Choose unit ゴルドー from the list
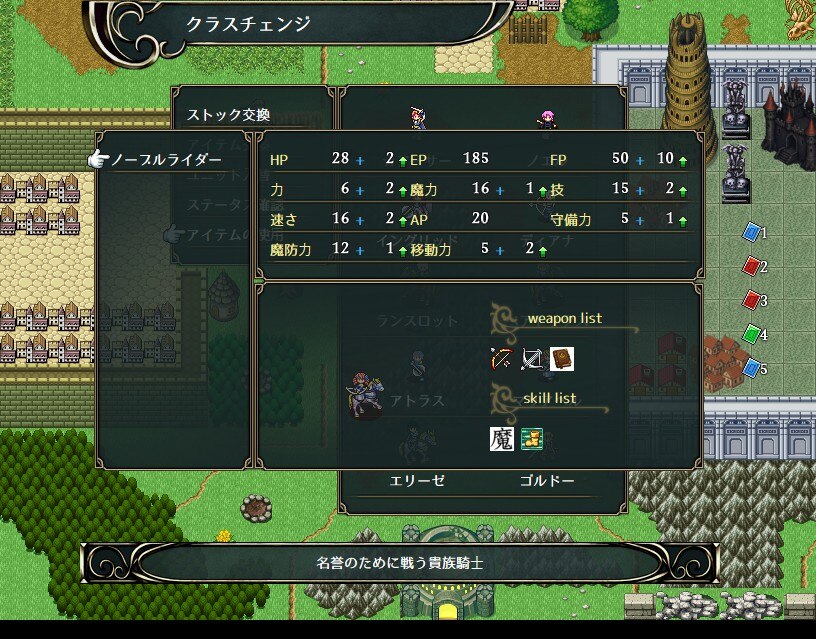Viewport: 816px width, 639px height. (547, 480)
